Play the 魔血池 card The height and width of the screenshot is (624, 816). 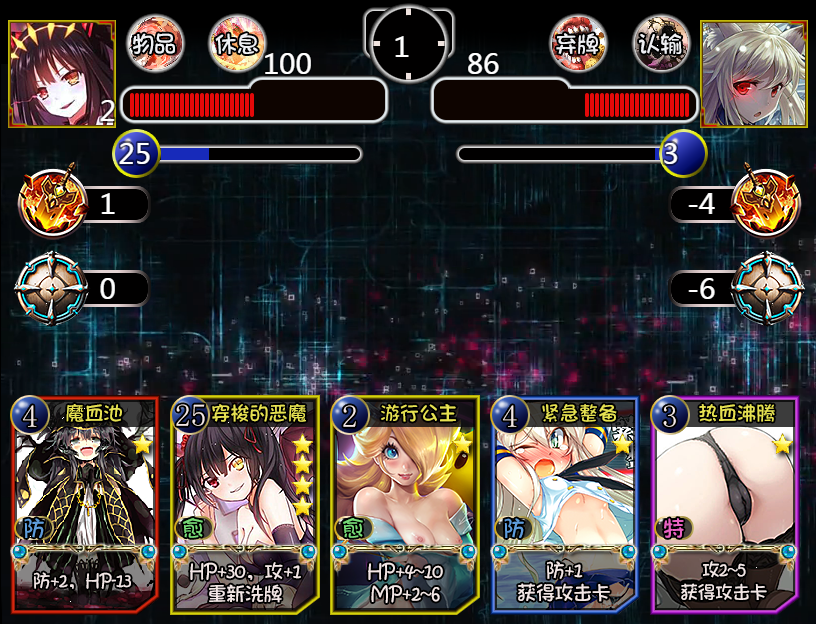[84, 504]
